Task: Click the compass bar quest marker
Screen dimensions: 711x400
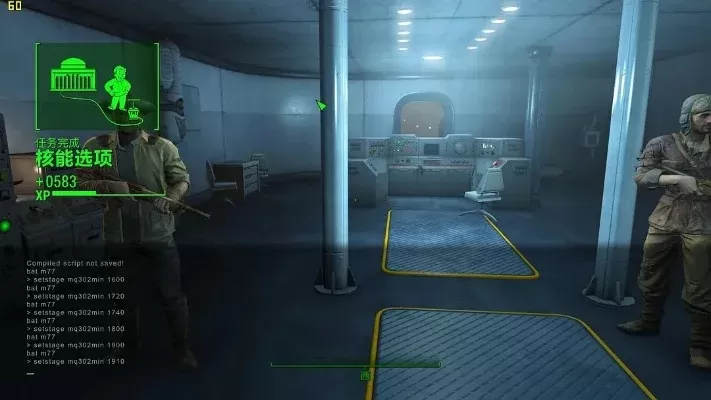Action: [x=365, y=373]
